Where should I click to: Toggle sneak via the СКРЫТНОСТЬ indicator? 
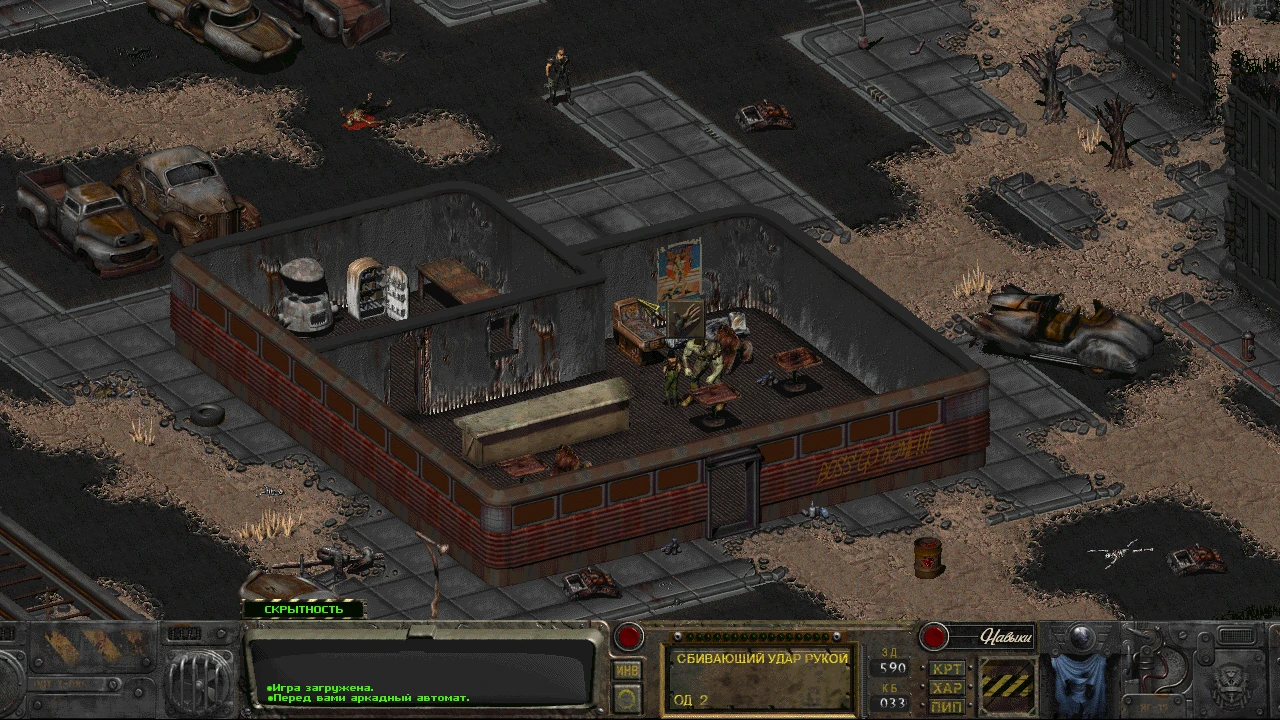point(303,608)
